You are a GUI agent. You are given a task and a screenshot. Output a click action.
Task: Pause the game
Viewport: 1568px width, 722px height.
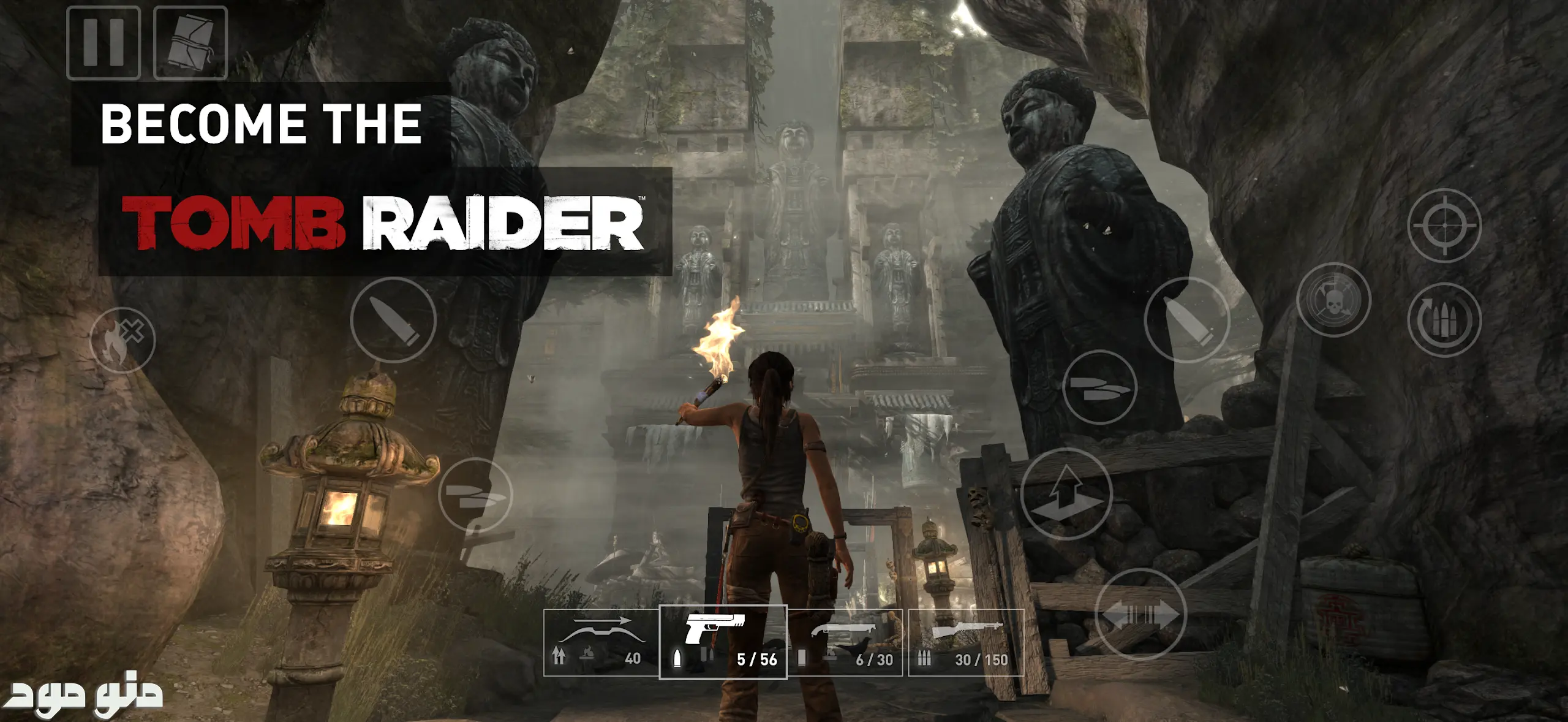click(103, 43)
